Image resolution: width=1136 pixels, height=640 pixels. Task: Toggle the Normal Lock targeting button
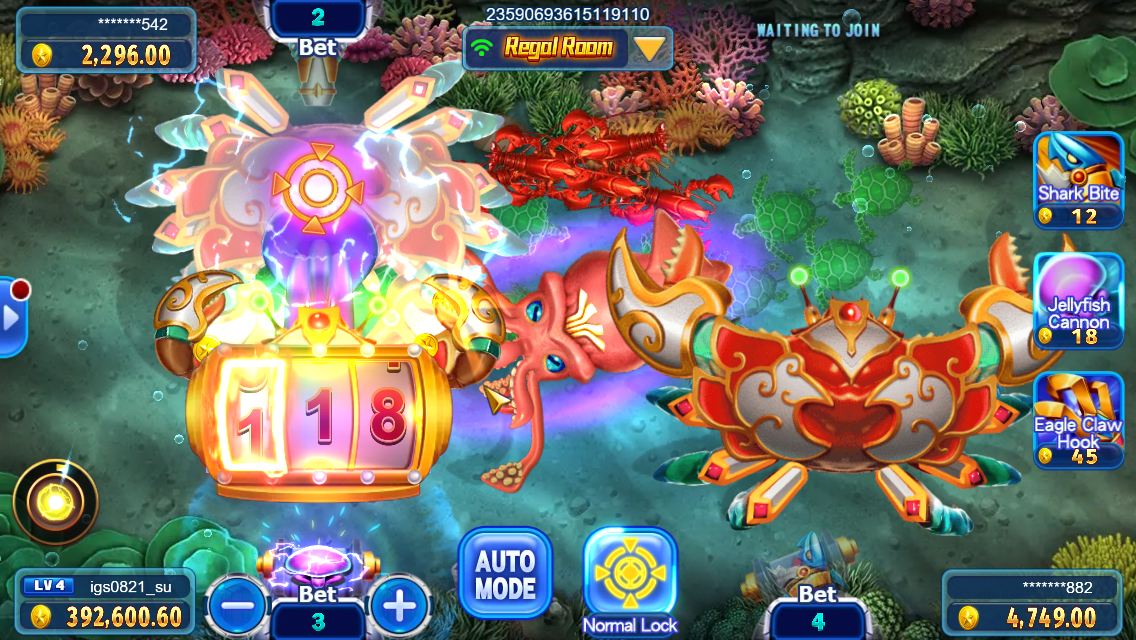(630, 573)
